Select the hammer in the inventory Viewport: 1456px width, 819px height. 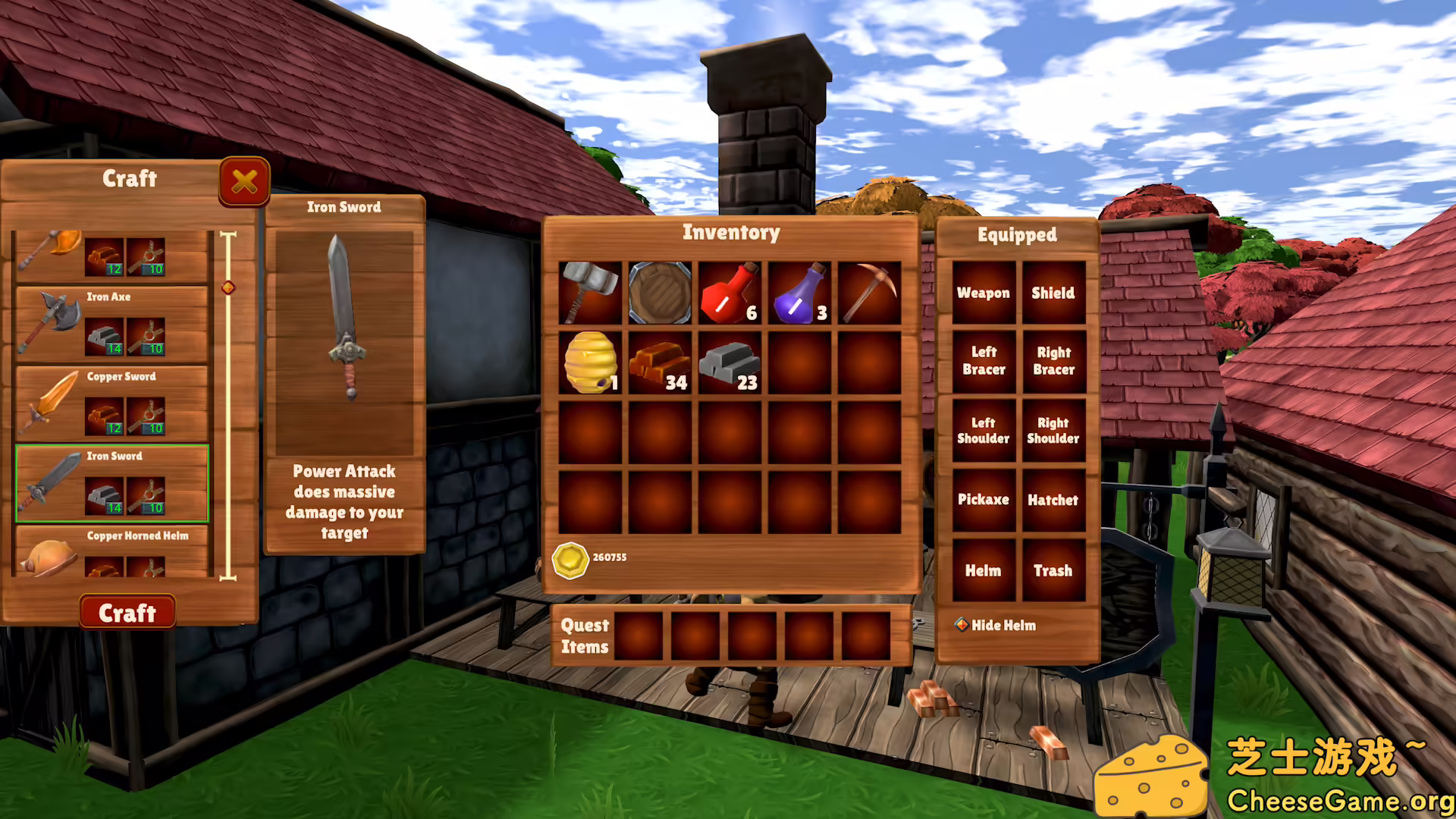pos(590,293)
